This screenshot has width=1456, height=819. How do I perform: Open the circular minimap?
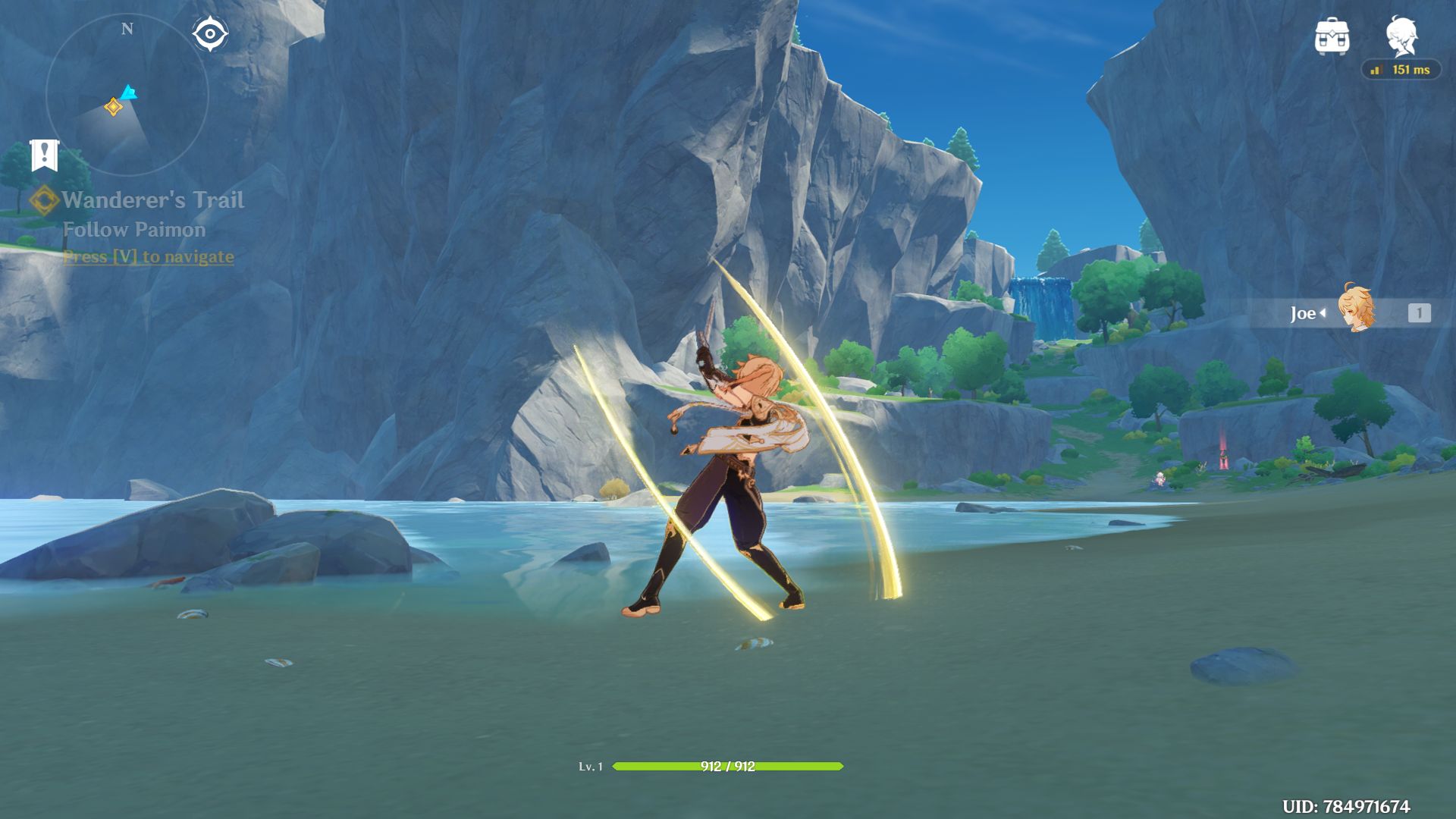click(x=127, y=95)
